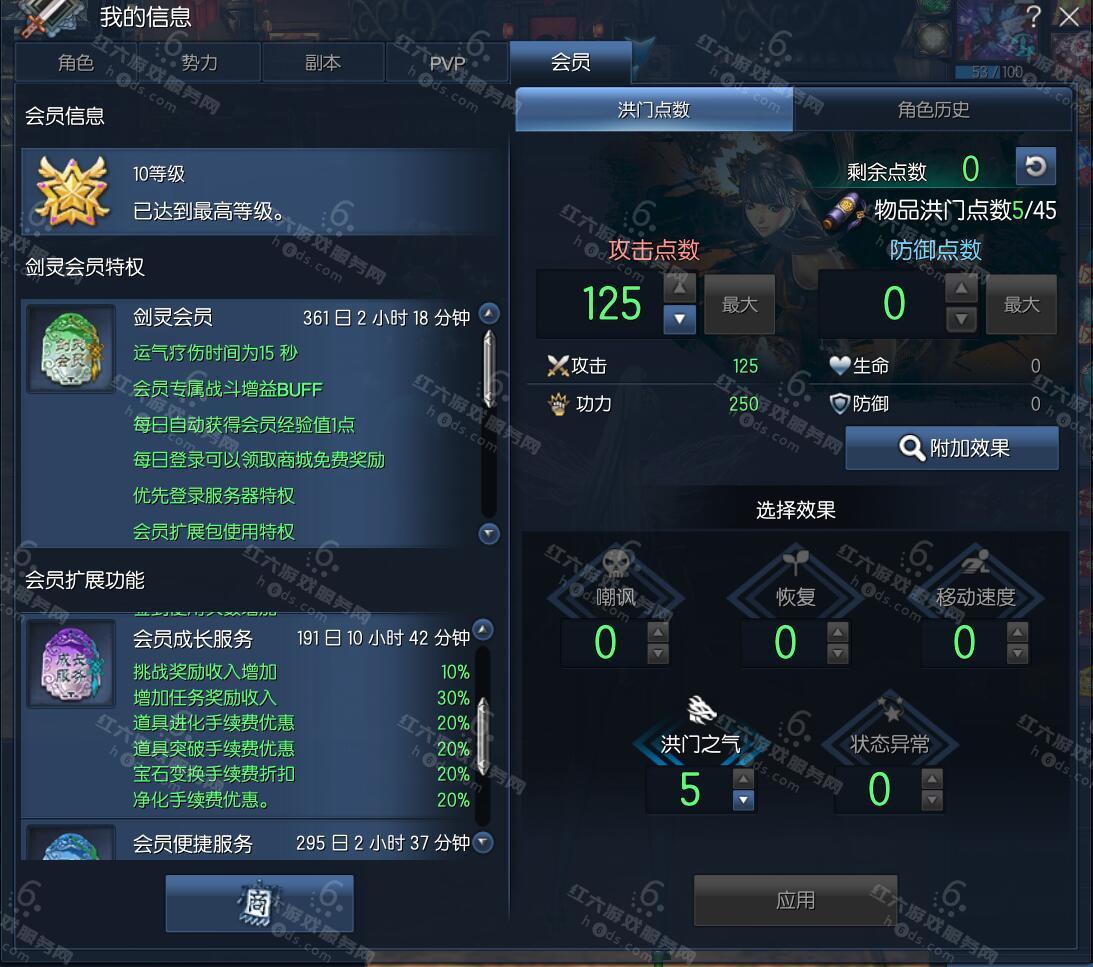
Task: Reset points with the circular arrow button
Action: [1035, 167]
